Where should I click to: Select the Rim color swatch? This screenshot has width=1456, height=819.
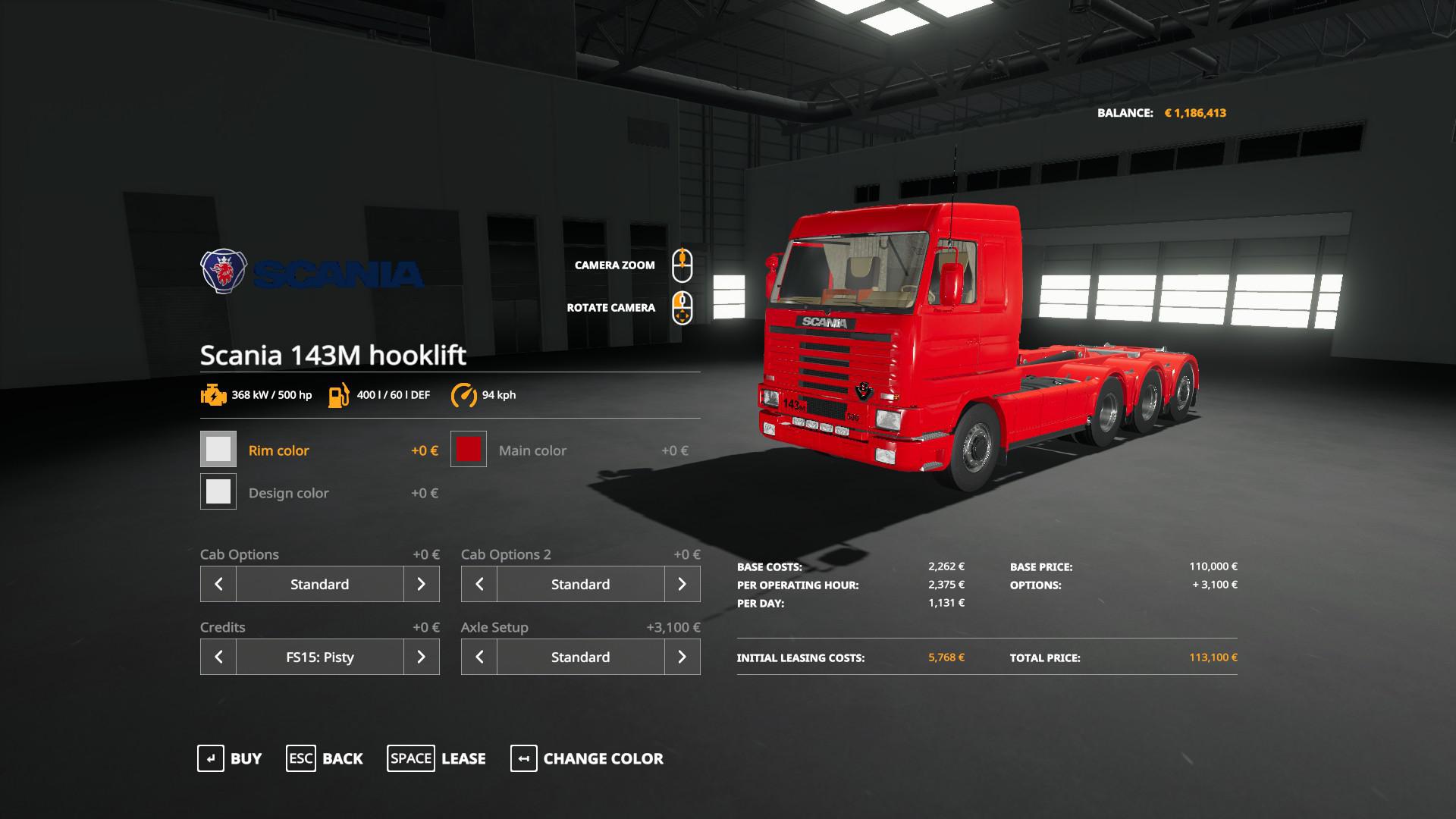[x=218, y=450]
